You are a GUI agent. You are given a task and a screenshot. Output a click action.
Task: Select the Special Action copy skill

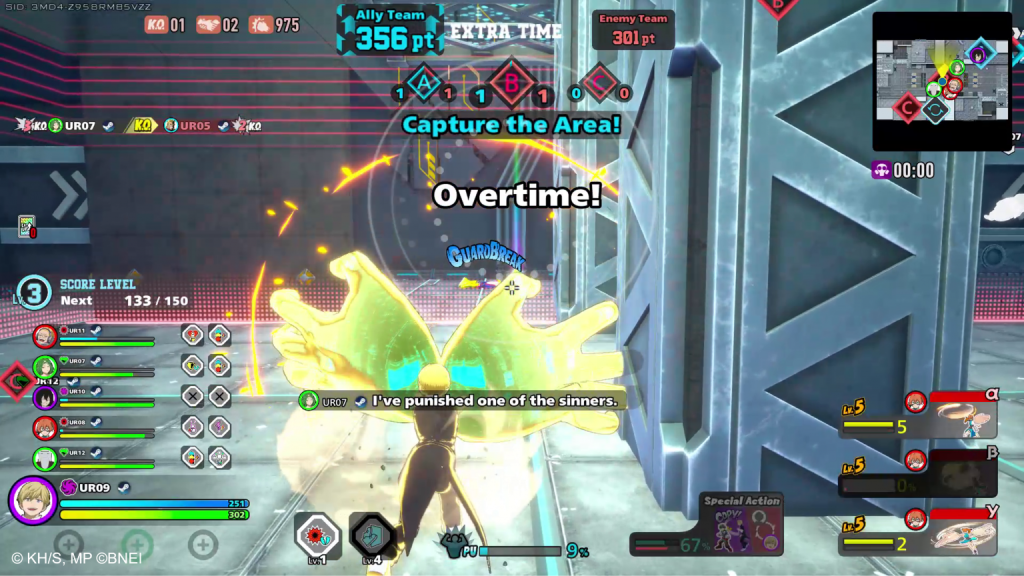[x=741, y=525]
